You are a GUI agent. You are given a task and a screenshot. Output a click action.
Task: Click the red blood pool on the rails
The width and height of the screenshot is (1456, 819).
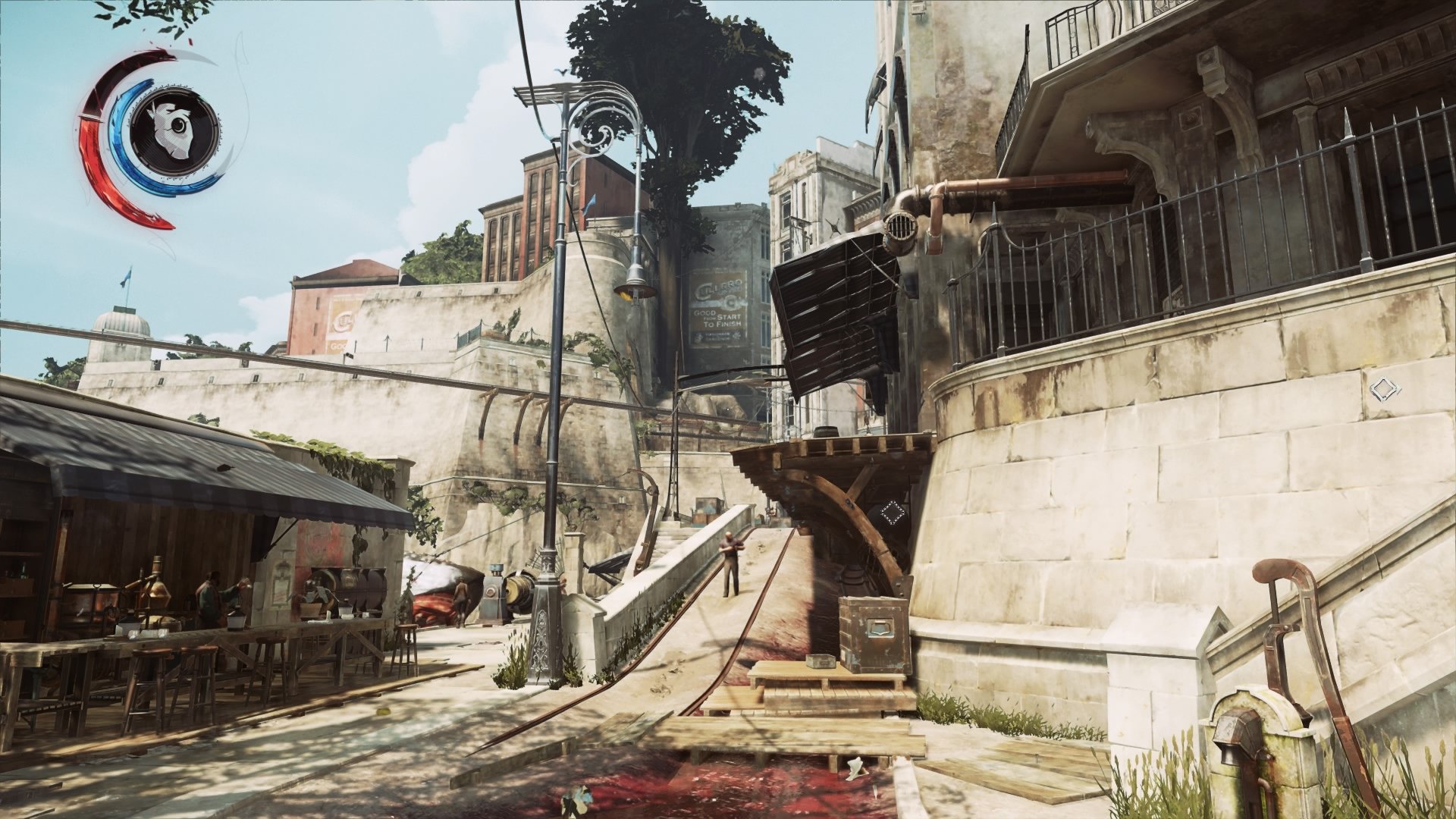click(720, 781)
